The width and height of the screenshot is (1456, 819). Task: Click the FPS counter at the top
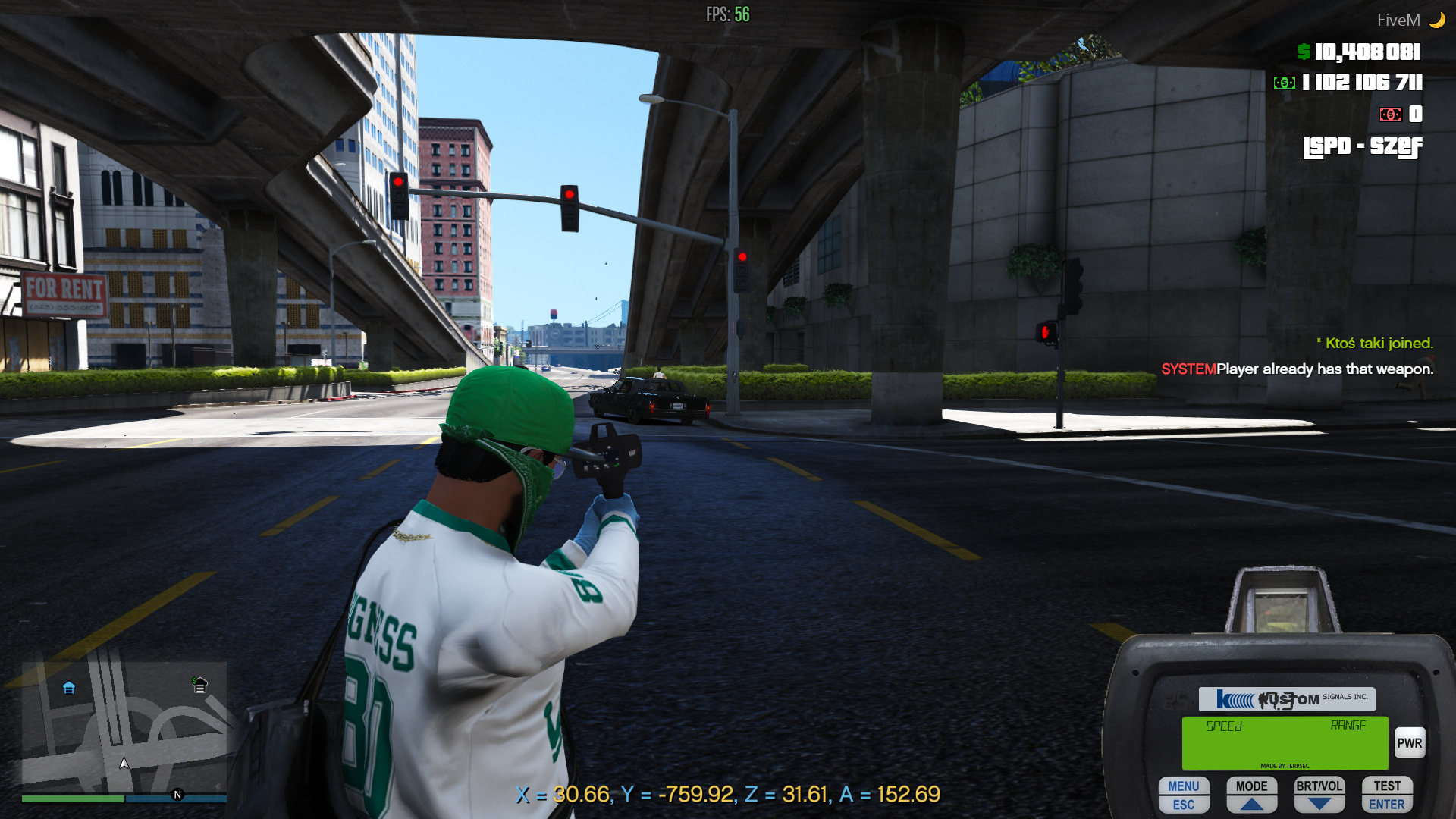[x=728, y=14]
